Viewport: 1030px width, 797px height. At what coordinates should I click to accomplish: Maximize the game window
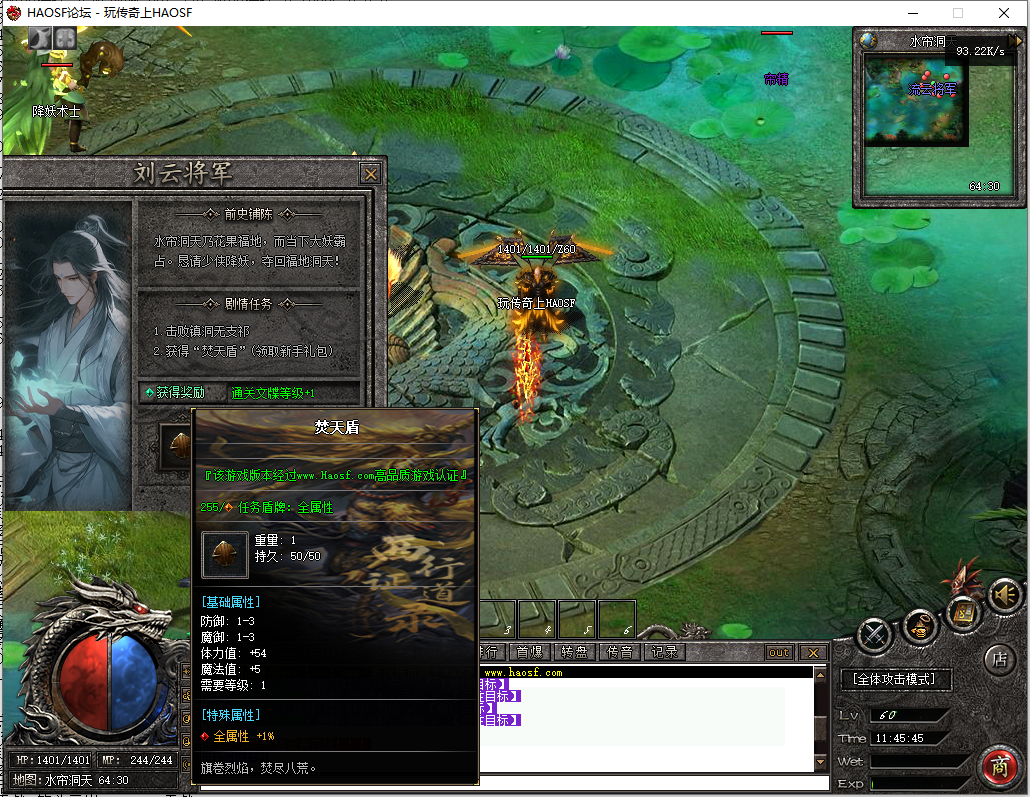pyautogui.click(x=958, y=13)
